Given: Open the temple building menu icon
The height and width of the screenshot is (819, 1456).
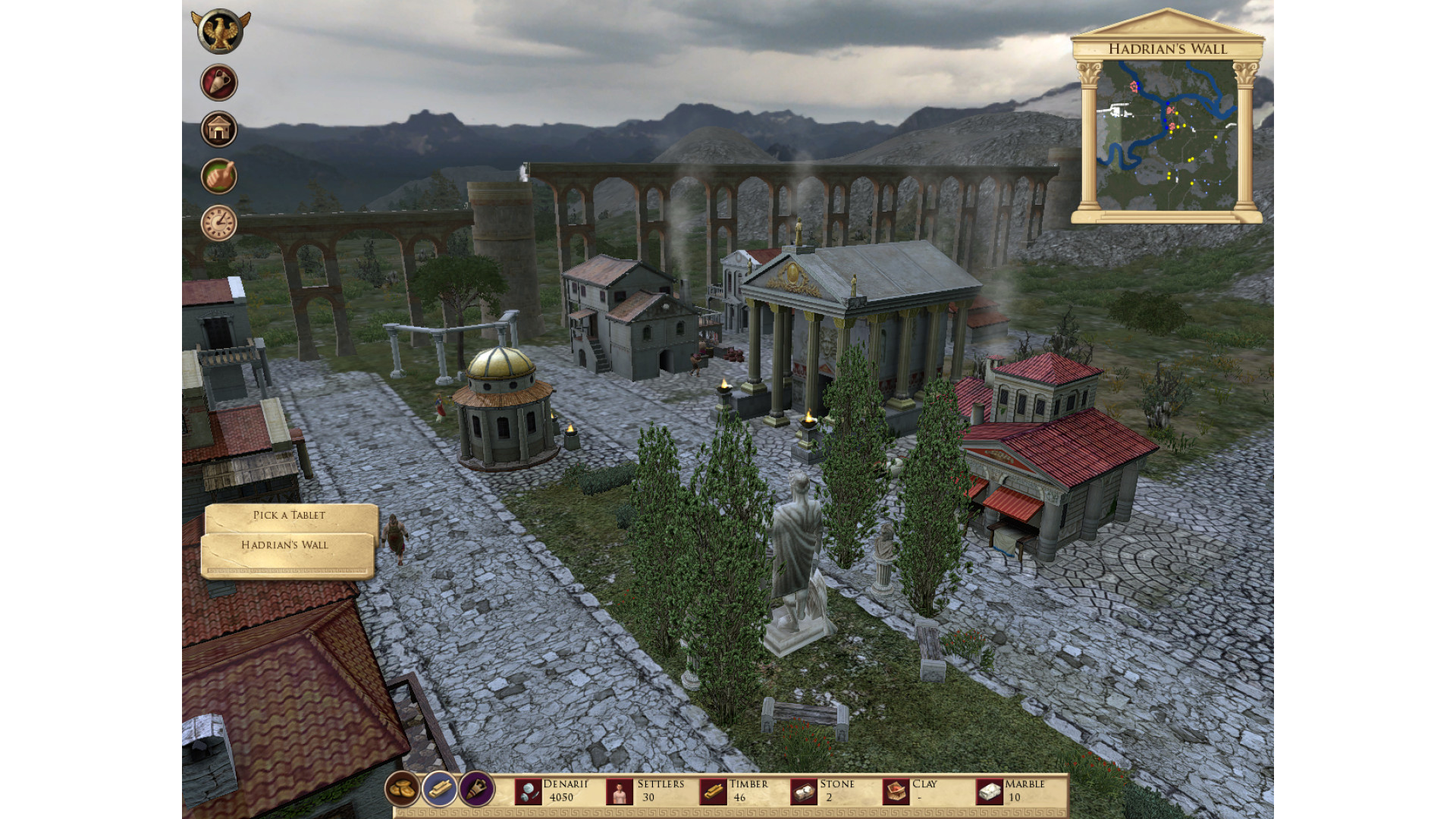Looking at the screenshot, I should [x=219, y=130].
